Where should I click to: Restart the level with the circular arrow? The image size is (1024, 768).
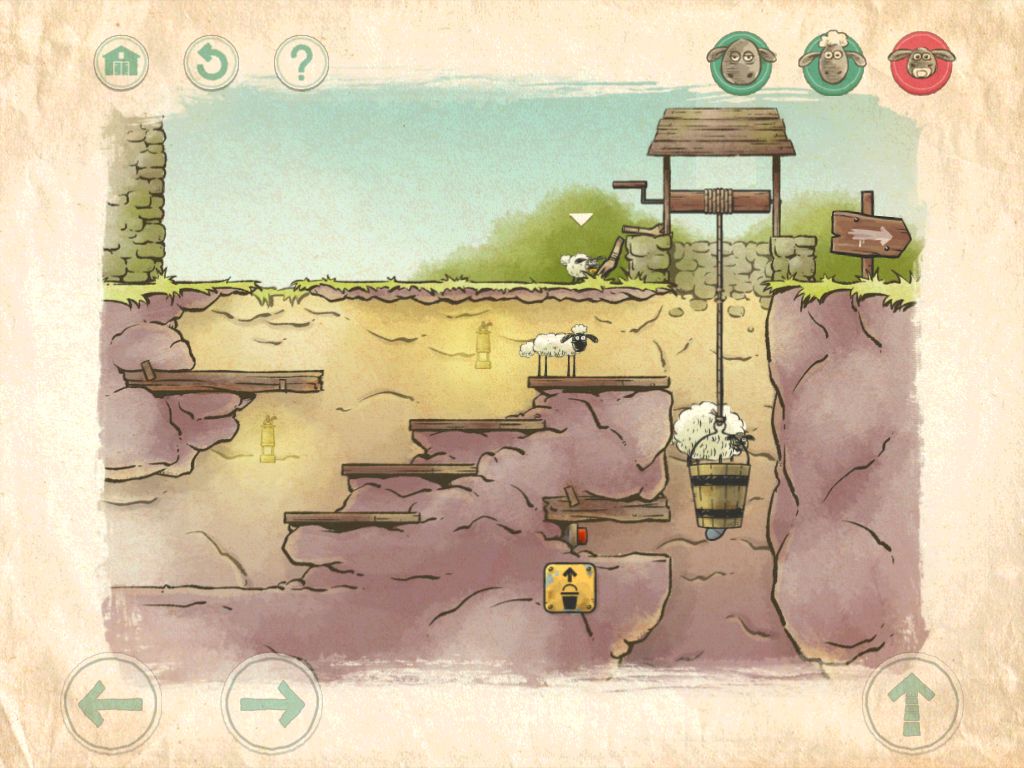click(211, 63)
